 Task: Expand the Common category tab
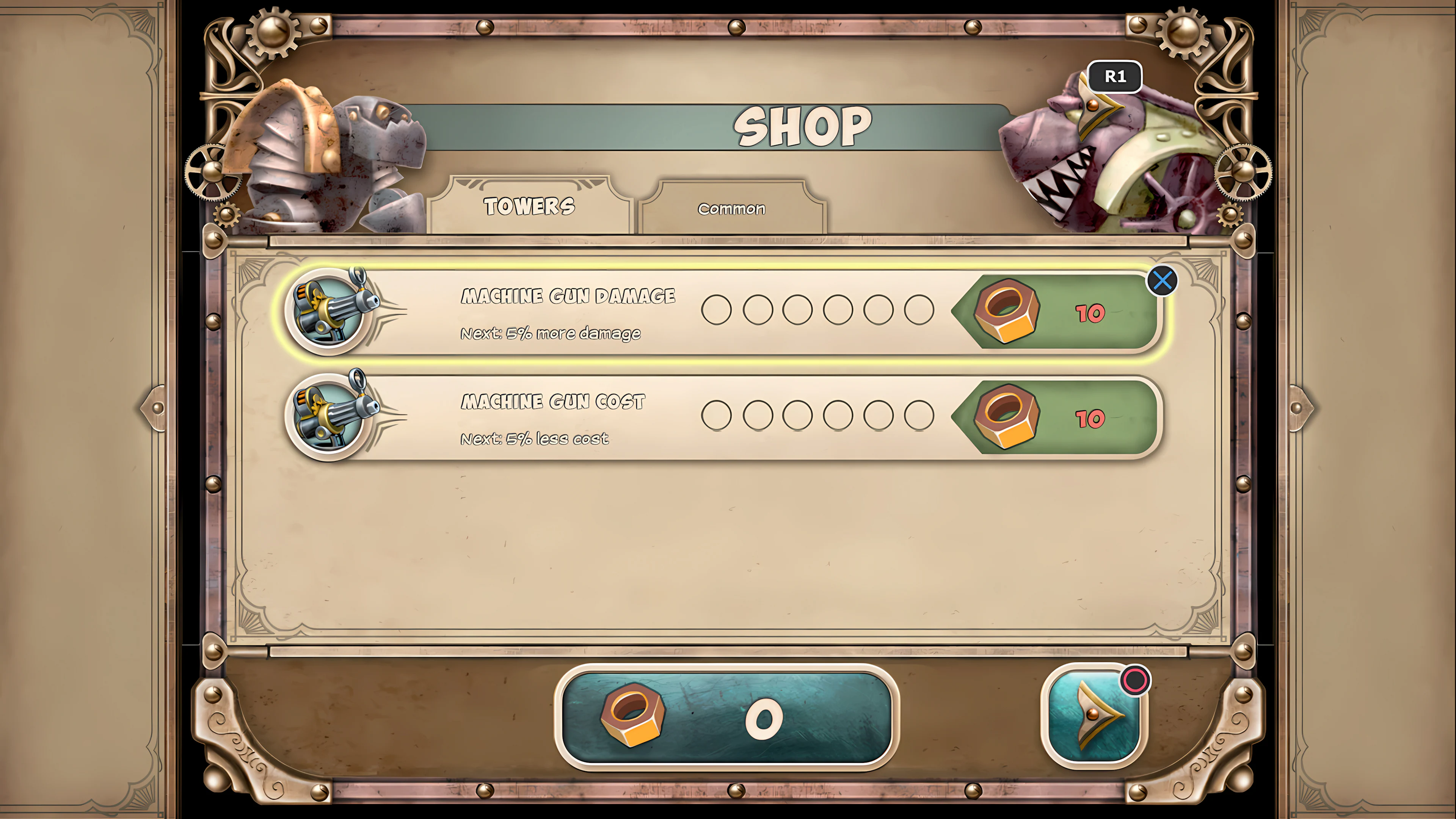[x=731, y=209]
